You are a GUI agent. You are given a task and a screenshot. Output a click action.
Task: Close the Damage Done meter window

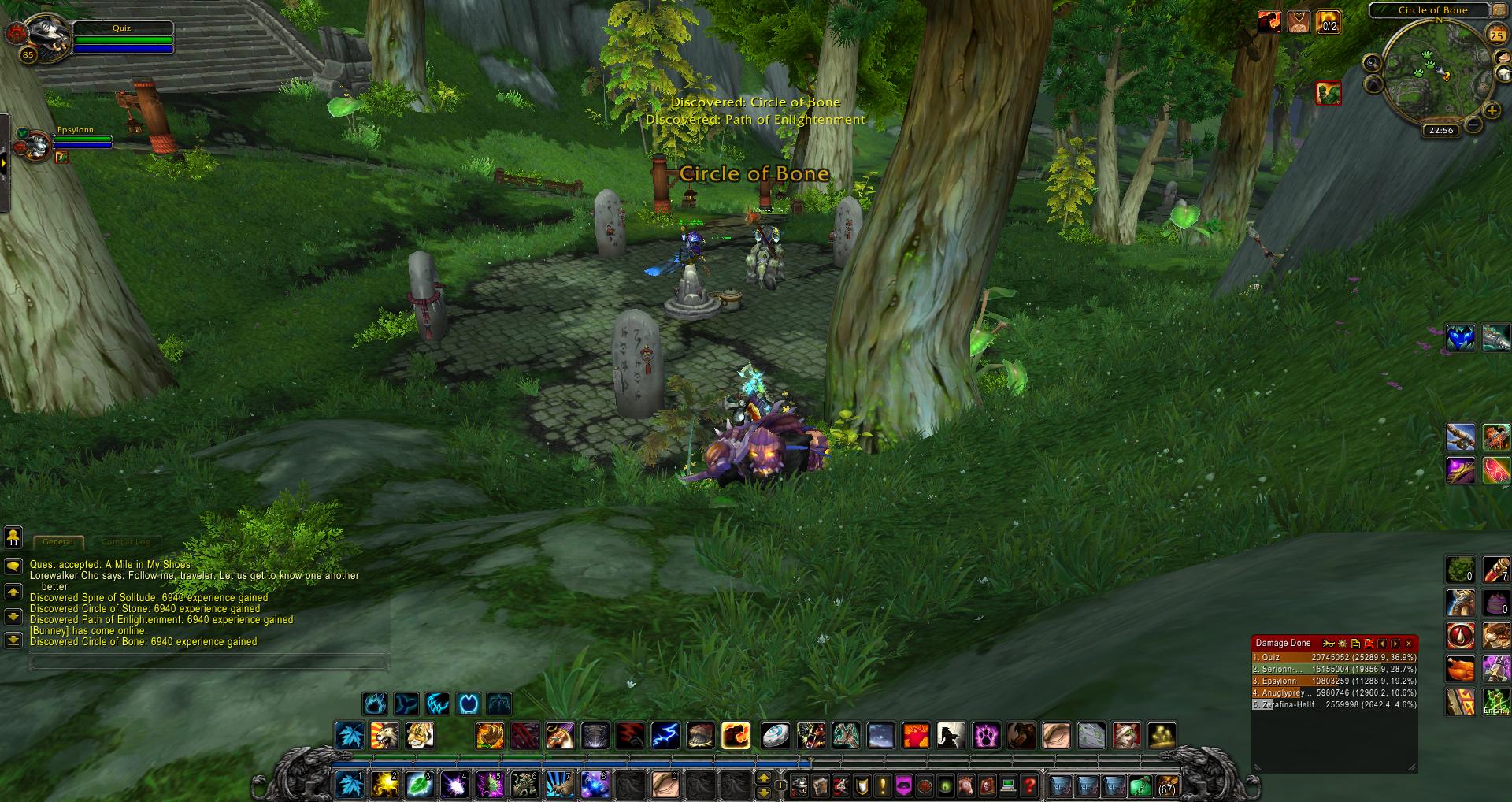point(1409,644)
